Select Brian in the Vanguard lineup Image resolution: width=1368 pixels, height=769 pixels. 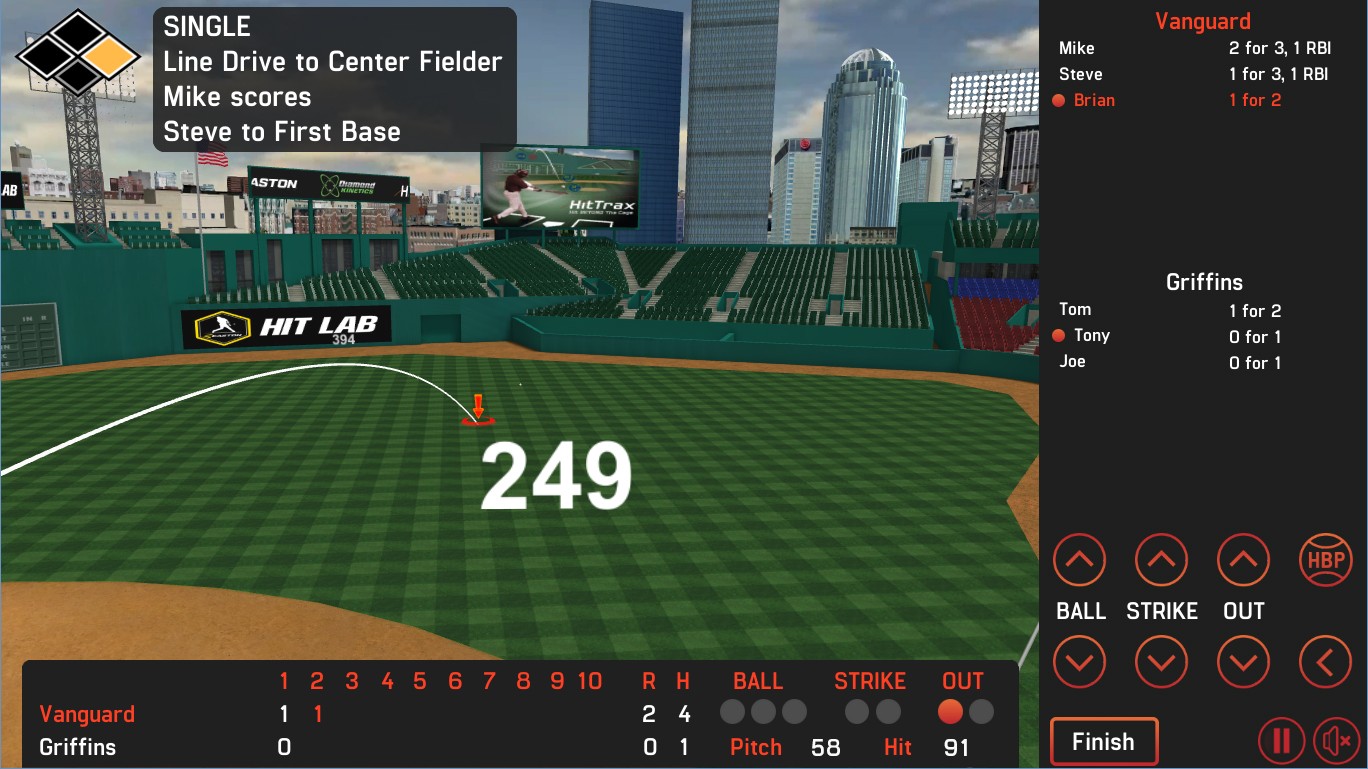pyautogui.click(x=1094, y=100)
